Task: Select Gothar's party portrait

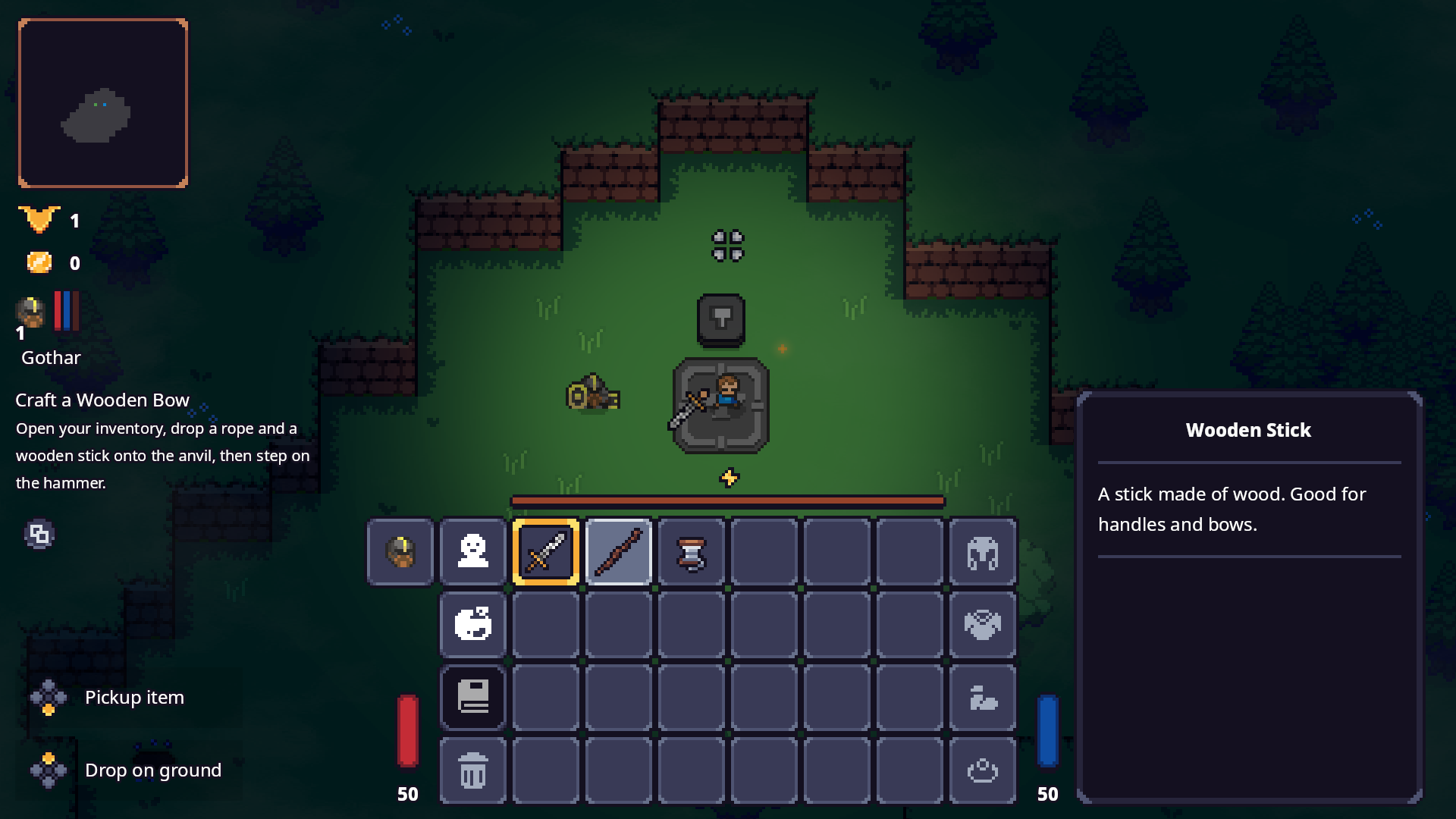Action: [x=31, y=312]
